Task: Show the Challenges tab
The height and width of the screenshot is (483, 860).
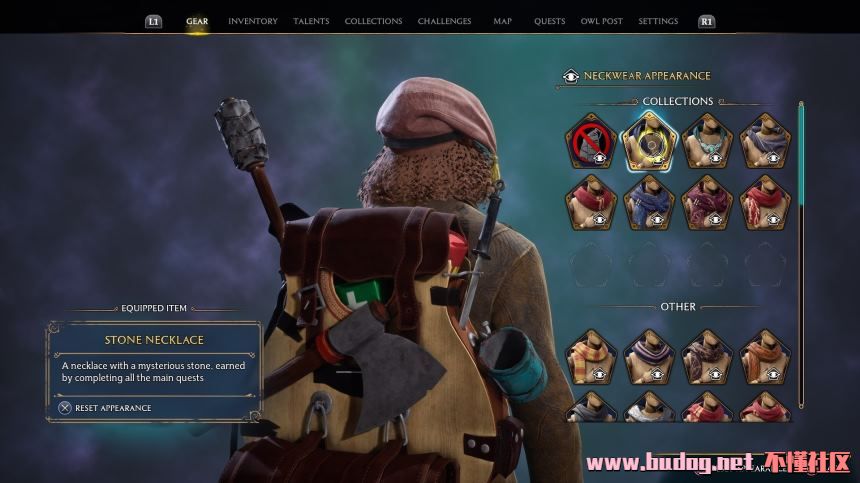Action: tap(444, 21)
